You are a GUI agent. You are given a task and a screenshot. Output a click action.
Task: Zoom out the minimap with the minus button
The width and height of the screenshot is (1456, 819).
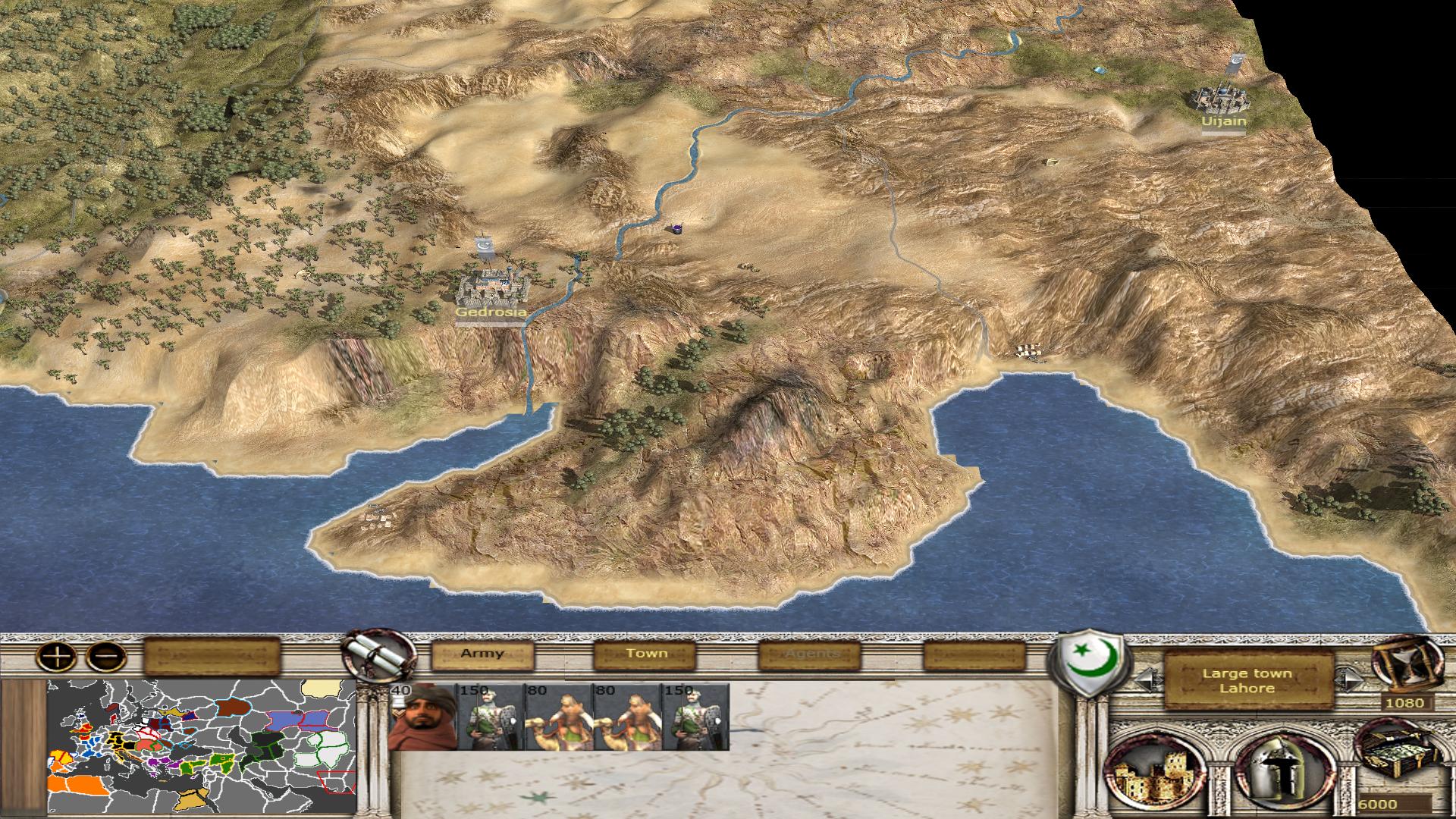click(x=105, y=656)
